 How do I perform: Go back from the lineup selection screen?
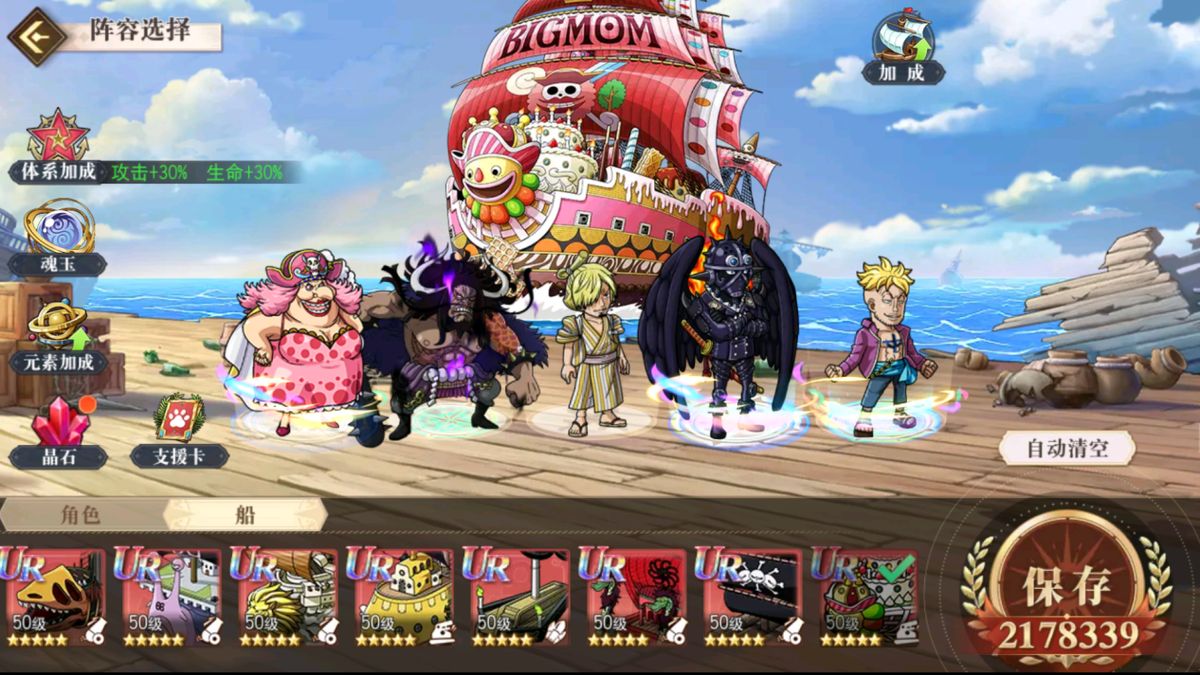37,36
